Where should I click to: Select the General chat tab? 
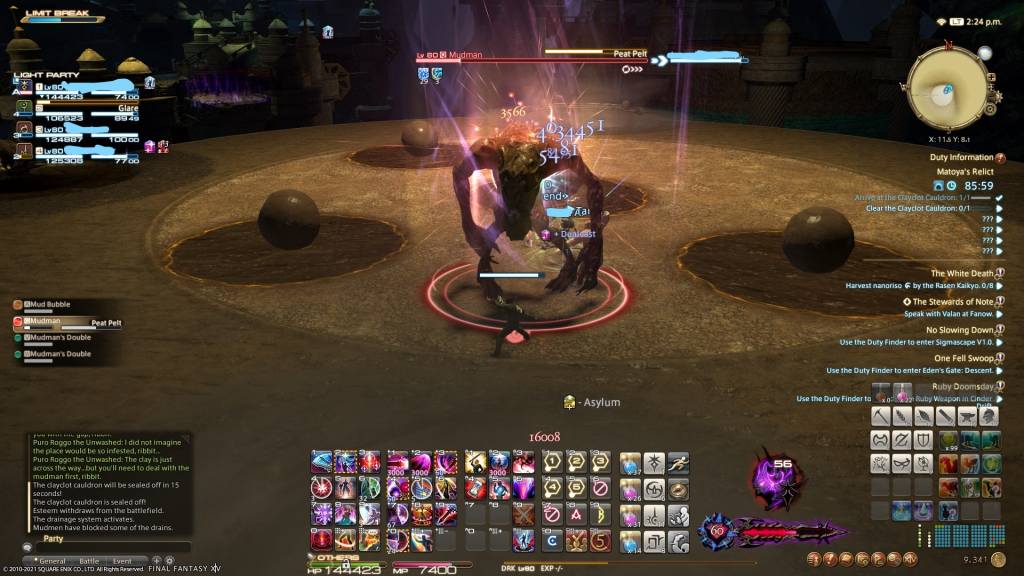click(x=52, y=562)
